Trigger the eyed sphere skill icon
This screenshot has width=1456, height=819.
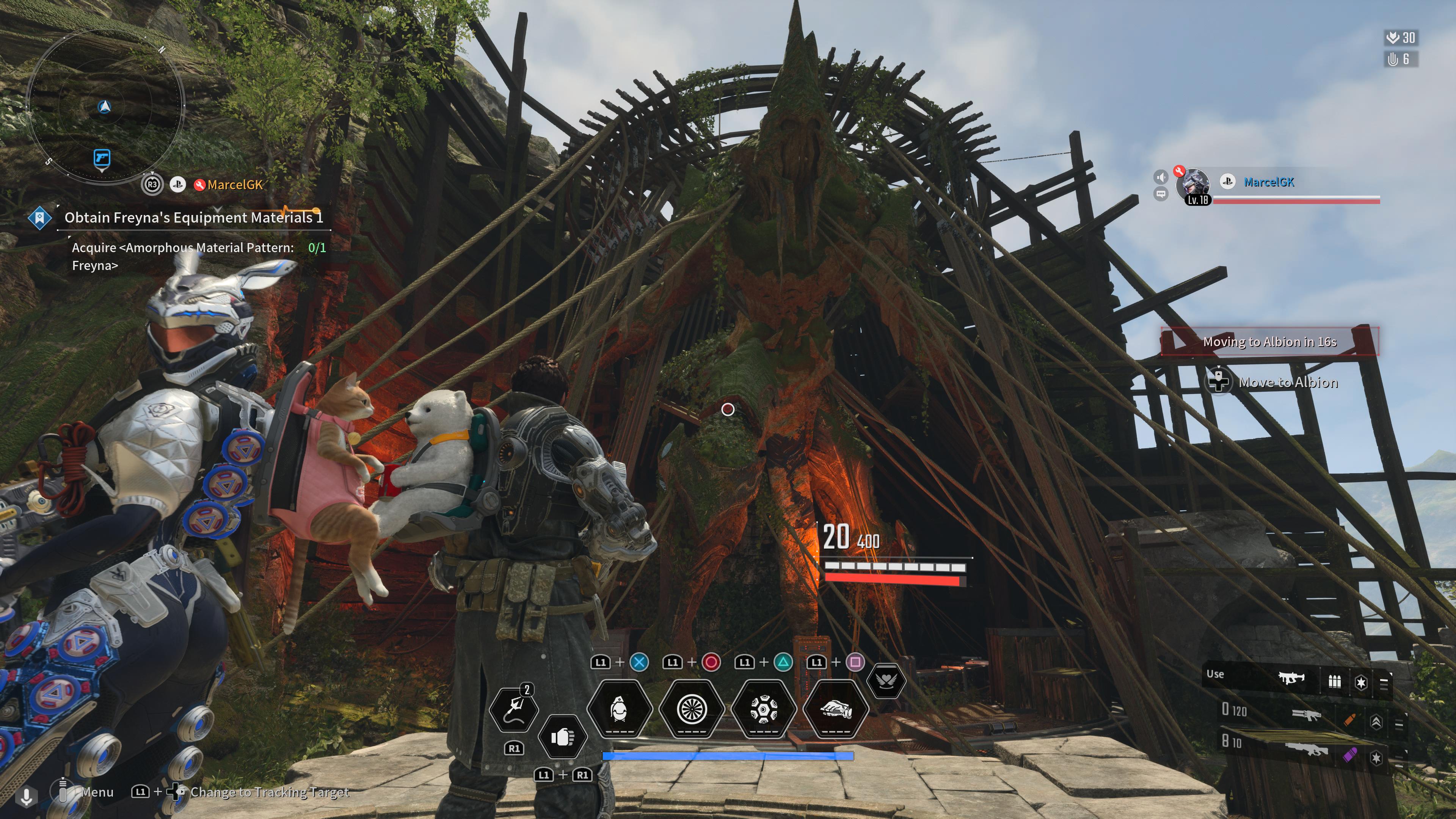764,709
